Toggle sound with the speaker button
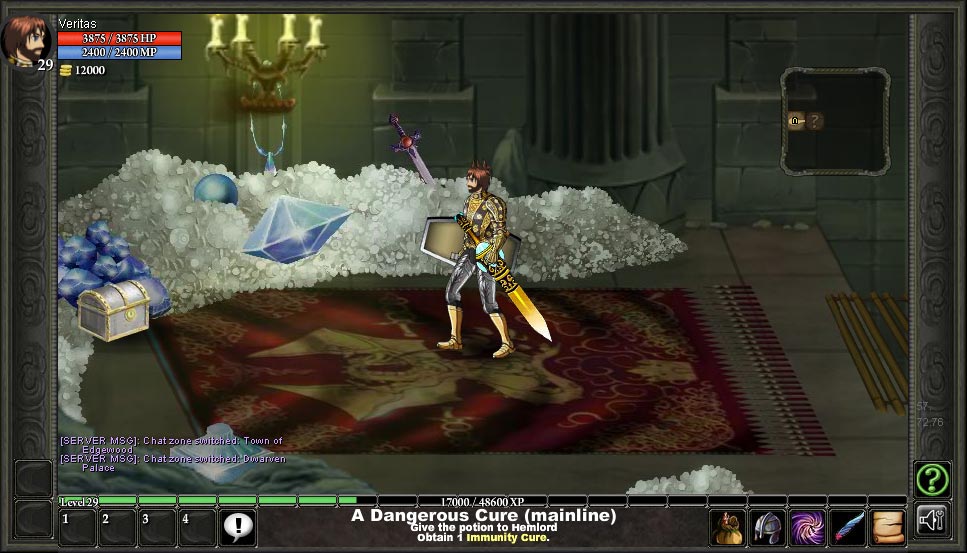Viewport: 967px width, 553px height. coord(932,521)
